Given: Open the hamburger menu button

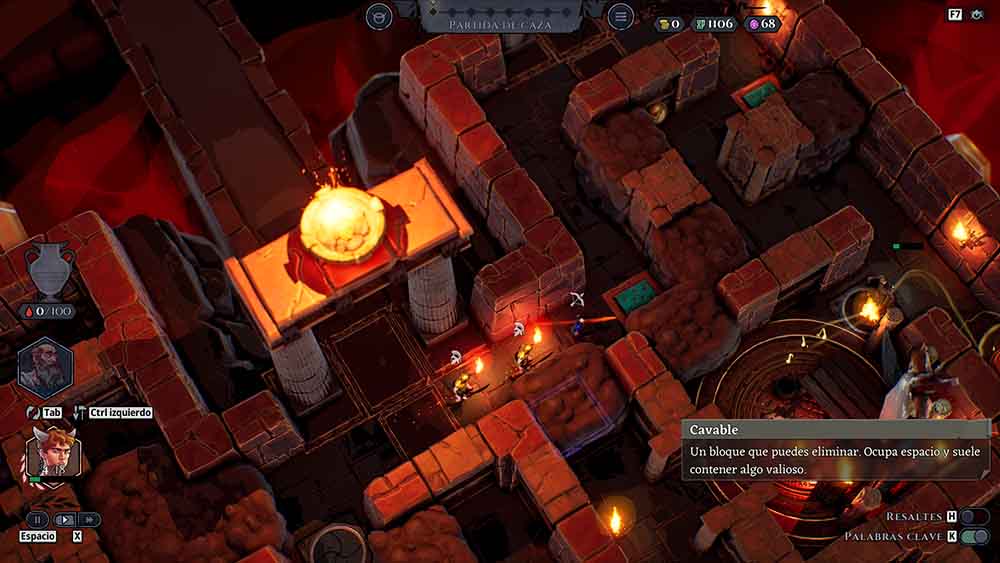Looking at the screenshot, I should click(x=621, y=16).
